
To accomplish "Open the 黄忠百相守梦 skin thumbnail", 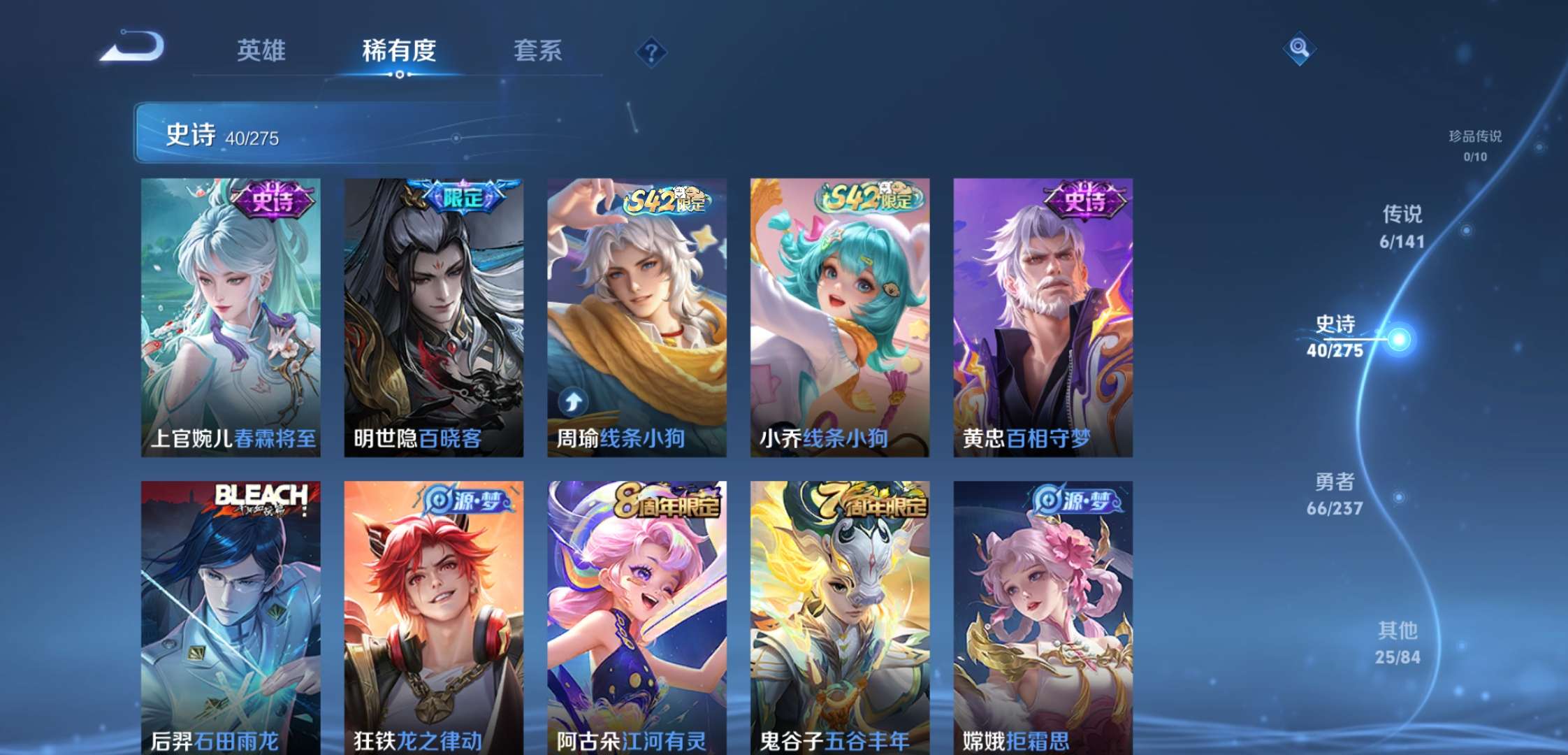I will pyautogui.click(x=1042, y=315).
